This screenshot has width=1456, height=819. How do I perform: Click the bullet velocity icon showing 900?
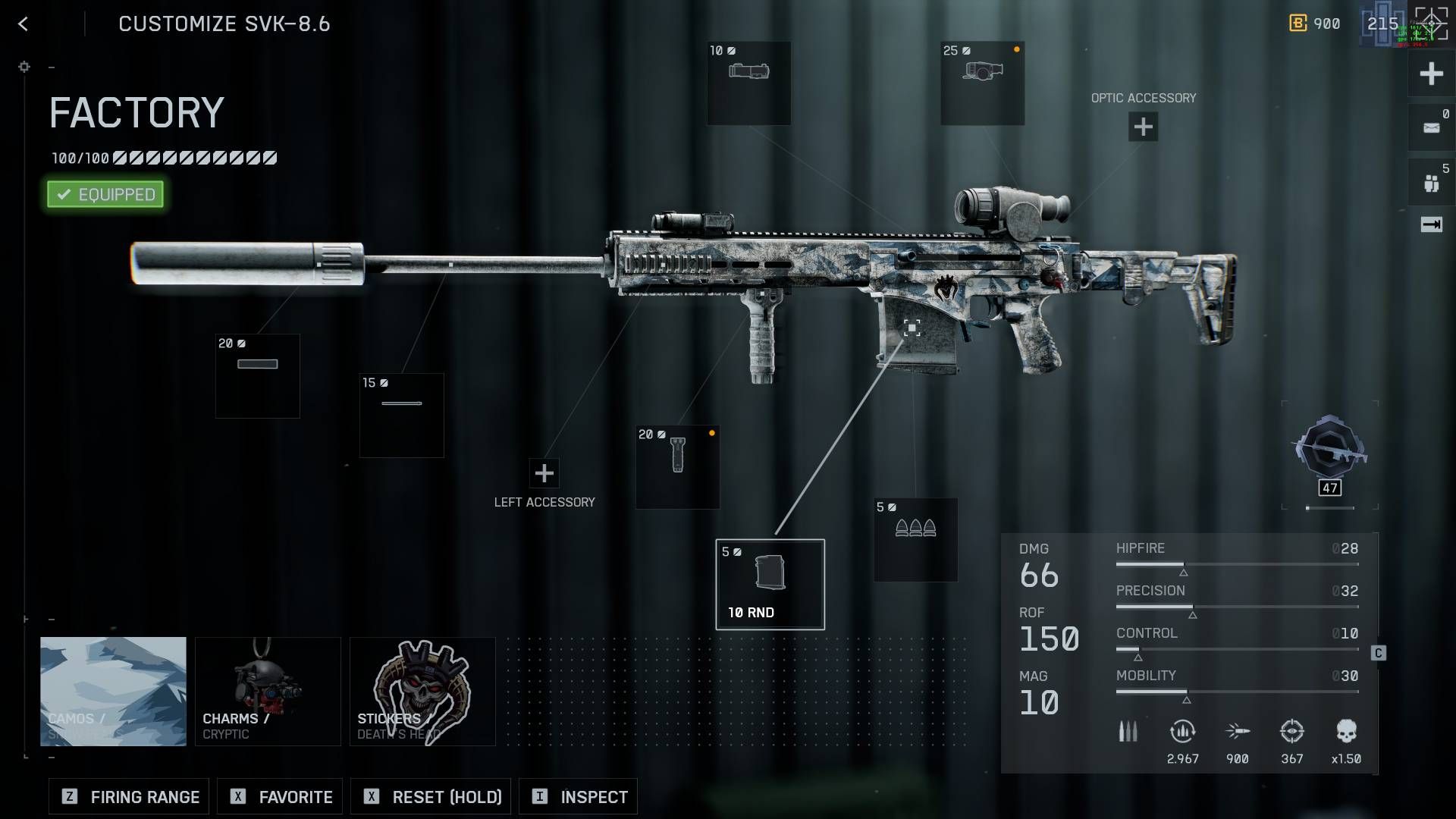[x=1238, y=730]
